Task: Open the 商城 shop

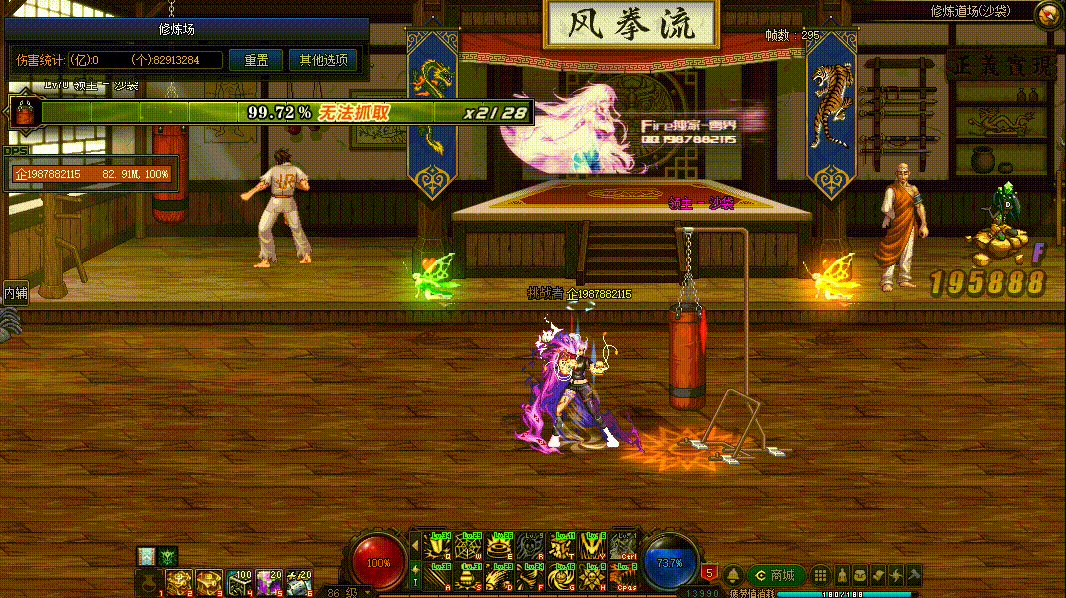Action: (775, 575)
